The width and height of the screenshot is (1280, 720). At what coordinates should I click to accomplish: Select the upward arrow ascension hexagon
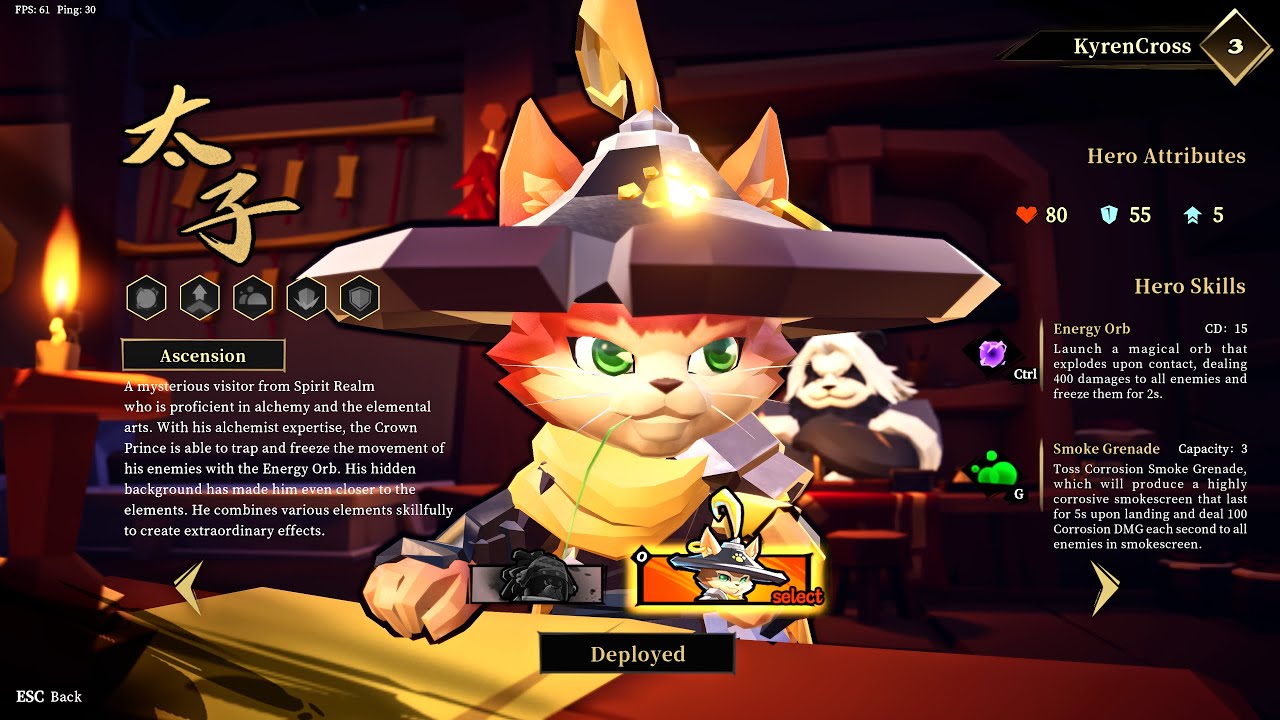point(200,298)
